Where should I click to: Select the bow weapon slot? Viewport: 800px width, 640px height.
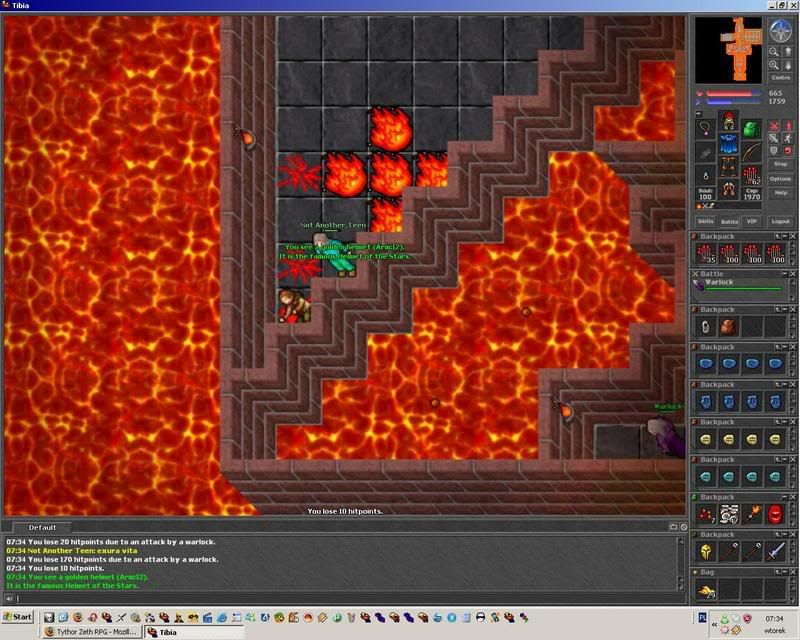click(x=751, y=153)
